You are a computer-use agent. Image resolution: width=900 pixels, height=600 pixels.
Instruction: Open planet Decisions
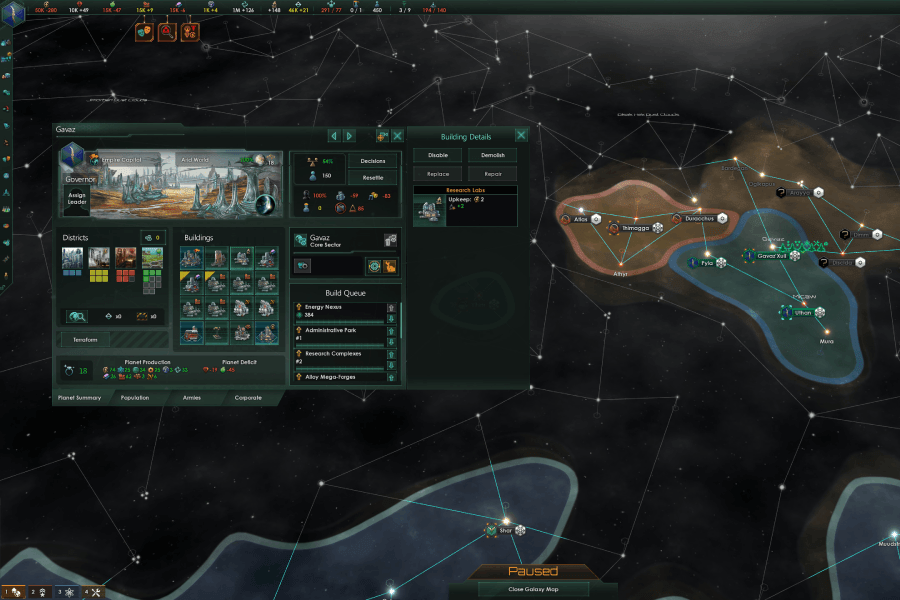373,160
